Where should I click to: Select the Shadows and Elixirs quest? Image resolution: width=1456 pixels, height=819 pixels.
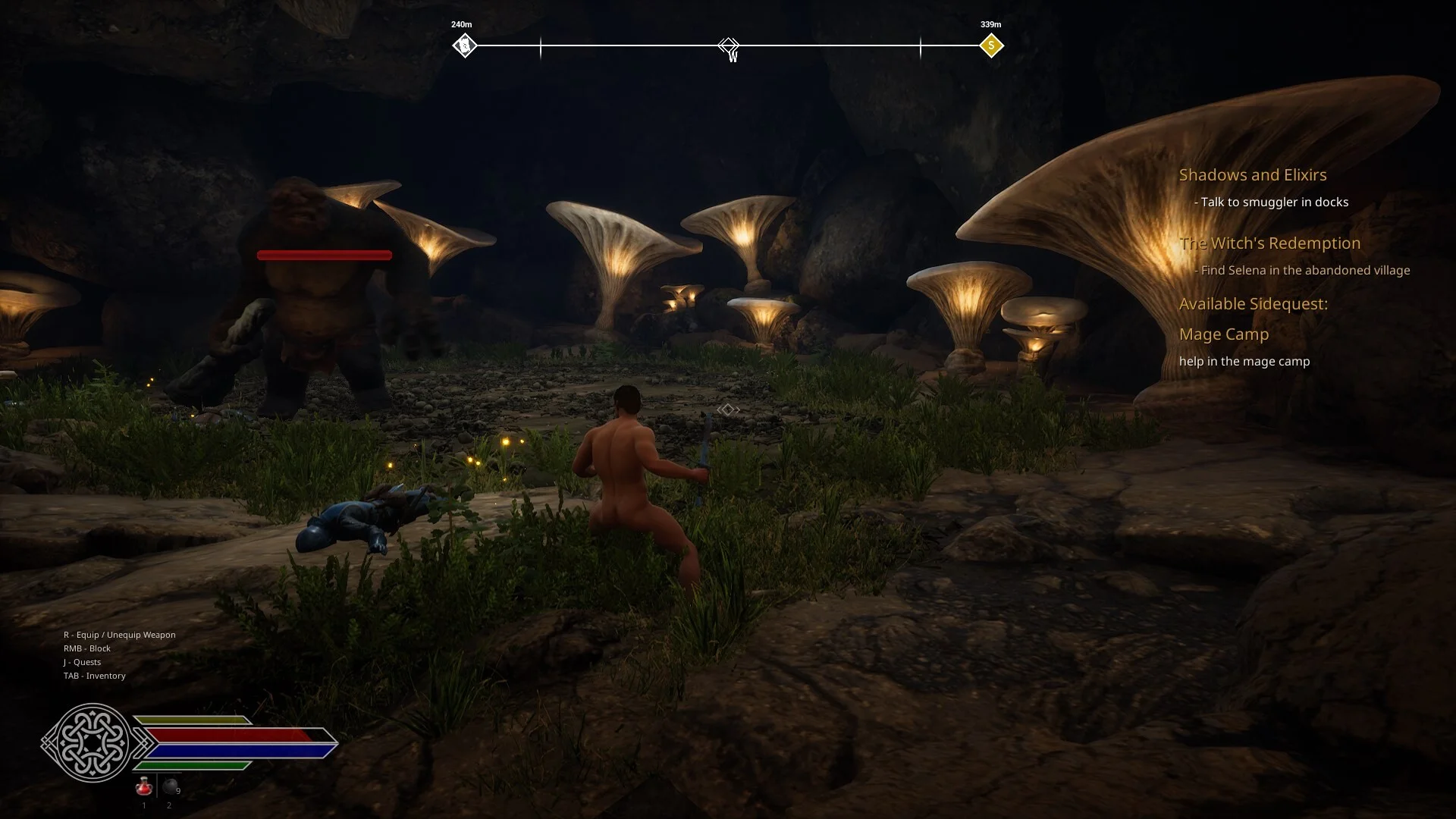1252,175
